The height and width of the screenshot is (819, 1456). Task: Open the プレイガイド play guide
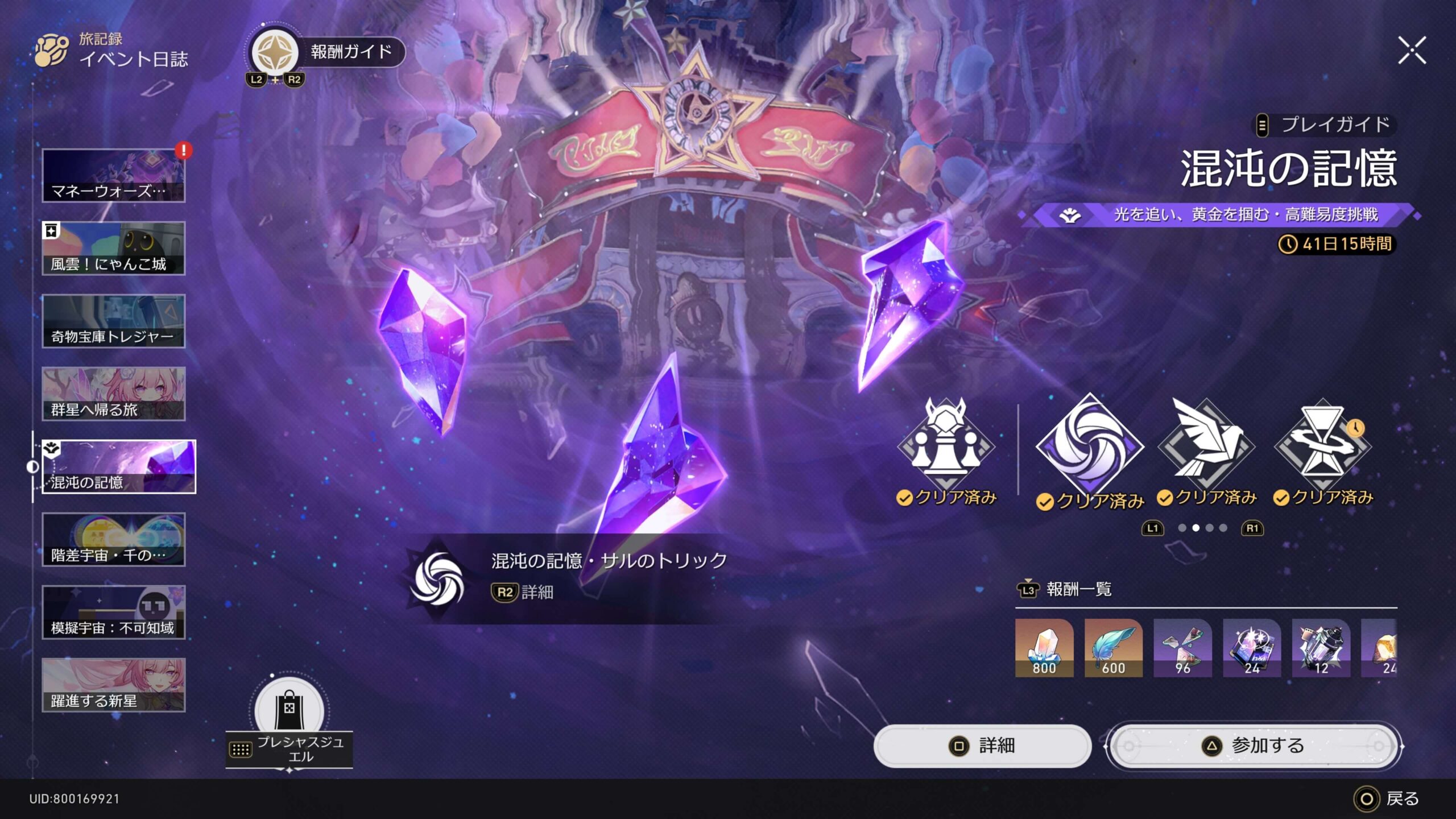point(1325,125)
